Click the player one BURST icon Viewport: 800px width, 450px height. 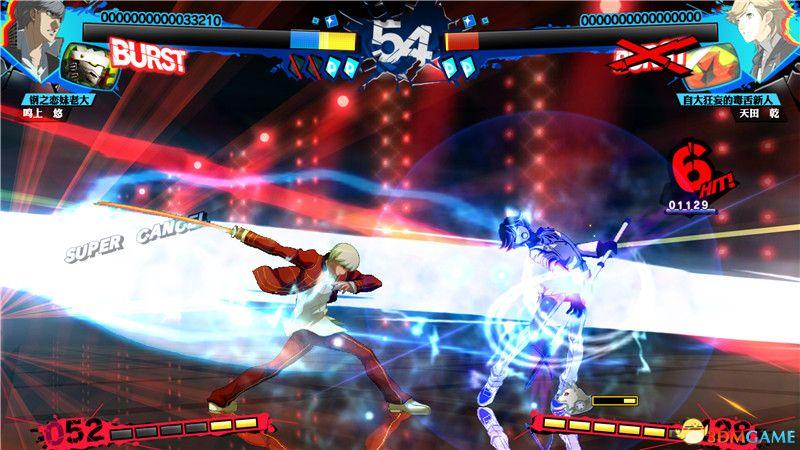pos(148,58)
